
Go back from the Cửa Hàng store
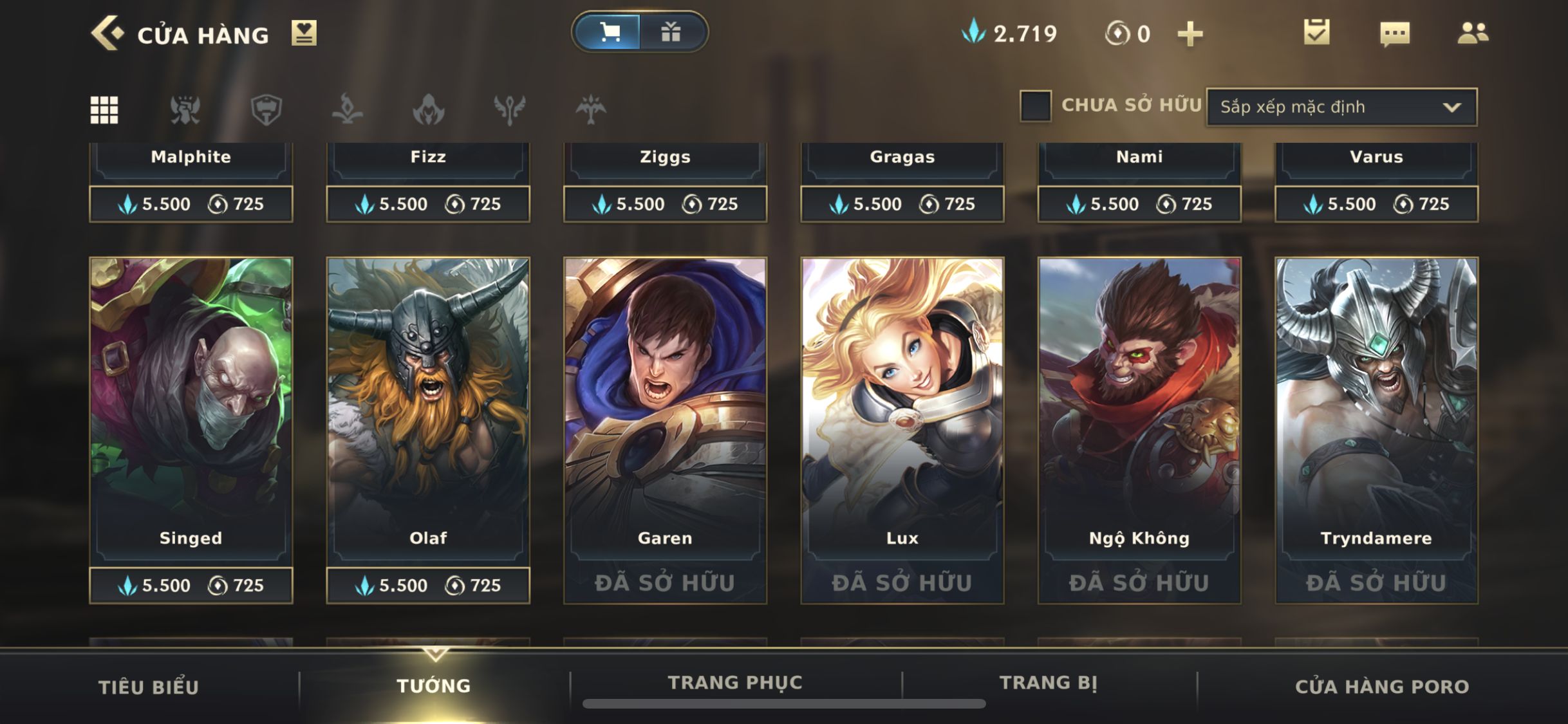[x=107, y=33]
